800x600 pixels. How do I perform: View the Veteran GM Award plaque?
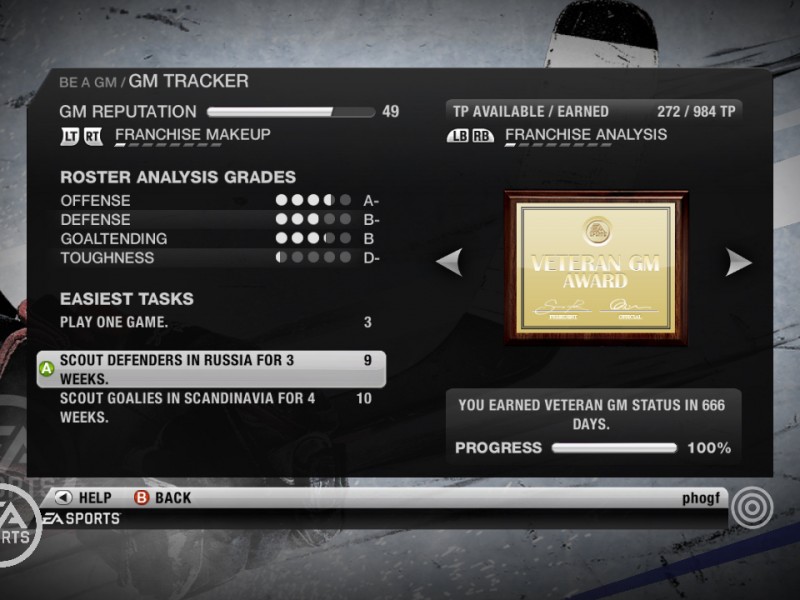595,267
